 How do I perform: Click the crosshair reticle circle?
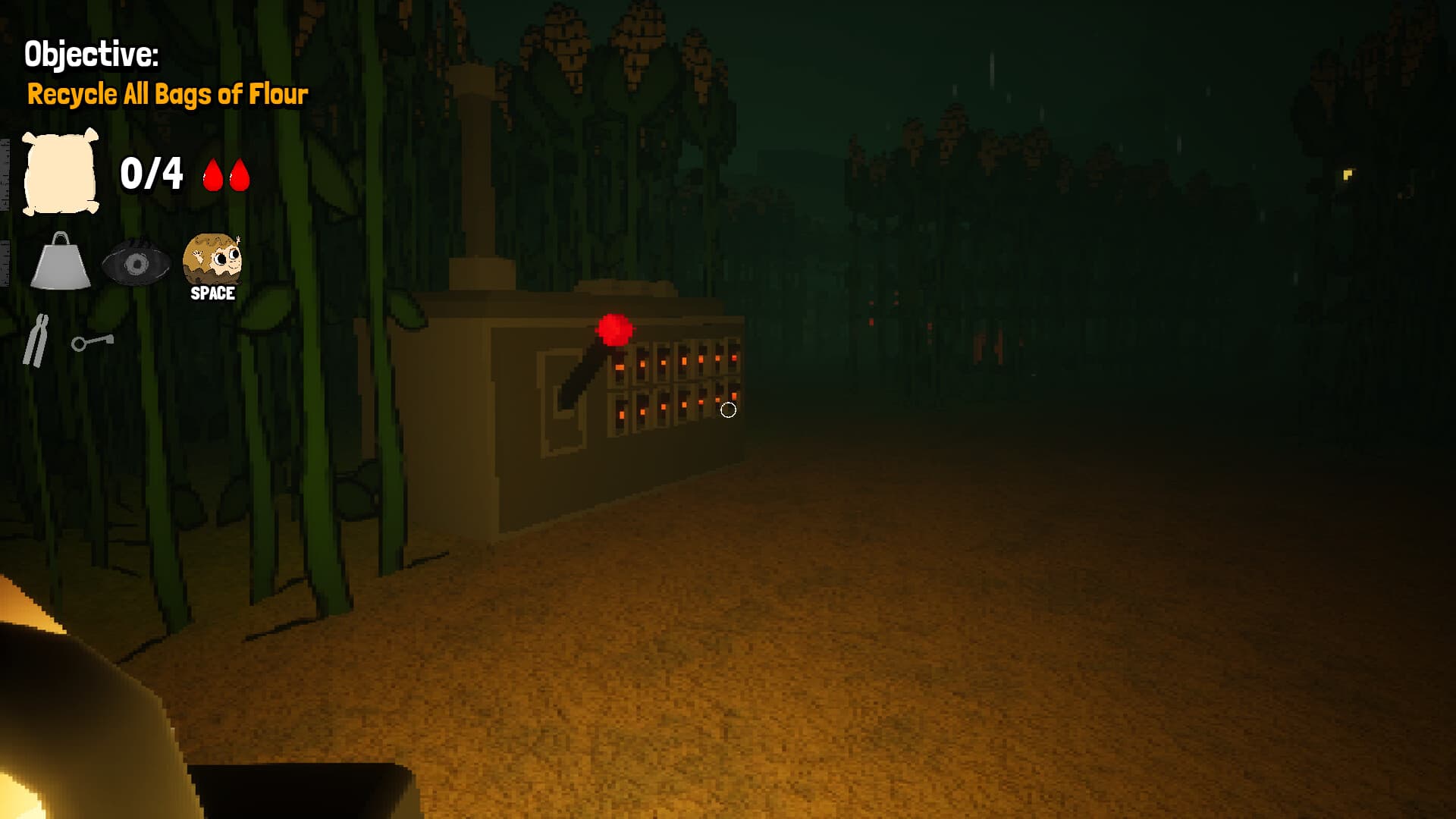coord(730,409)
